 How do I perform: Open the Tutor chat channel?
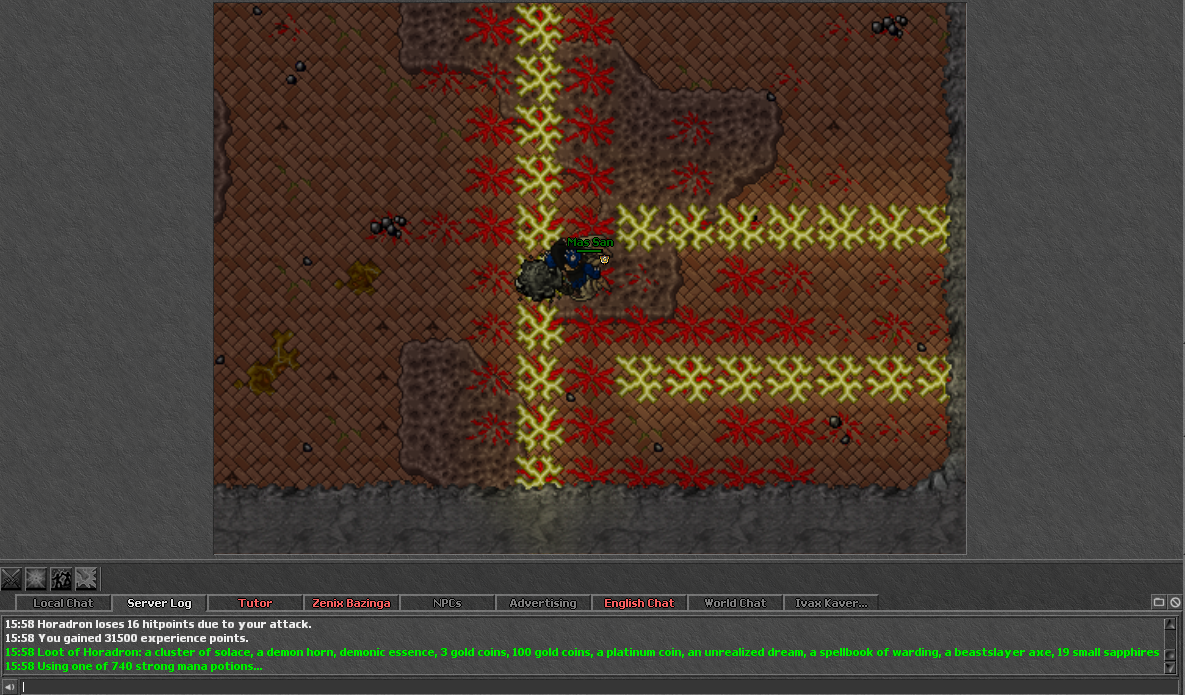pyautogui.click(x=255, y=603)
